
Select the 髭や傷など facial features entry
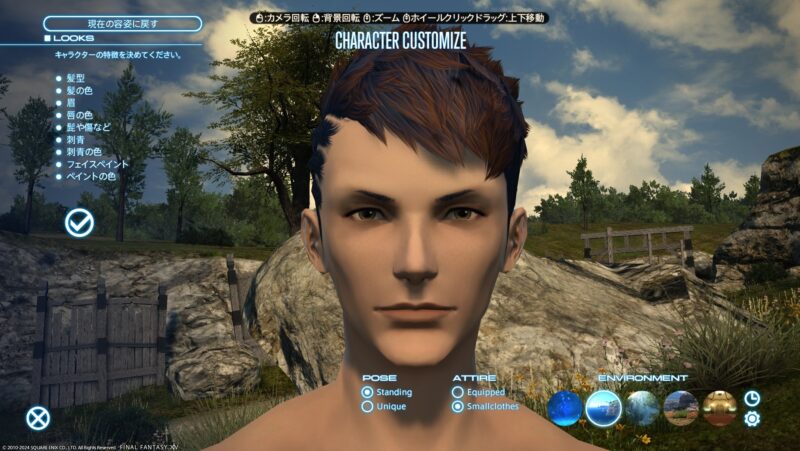pyautogui.click(x=88, y=127)
